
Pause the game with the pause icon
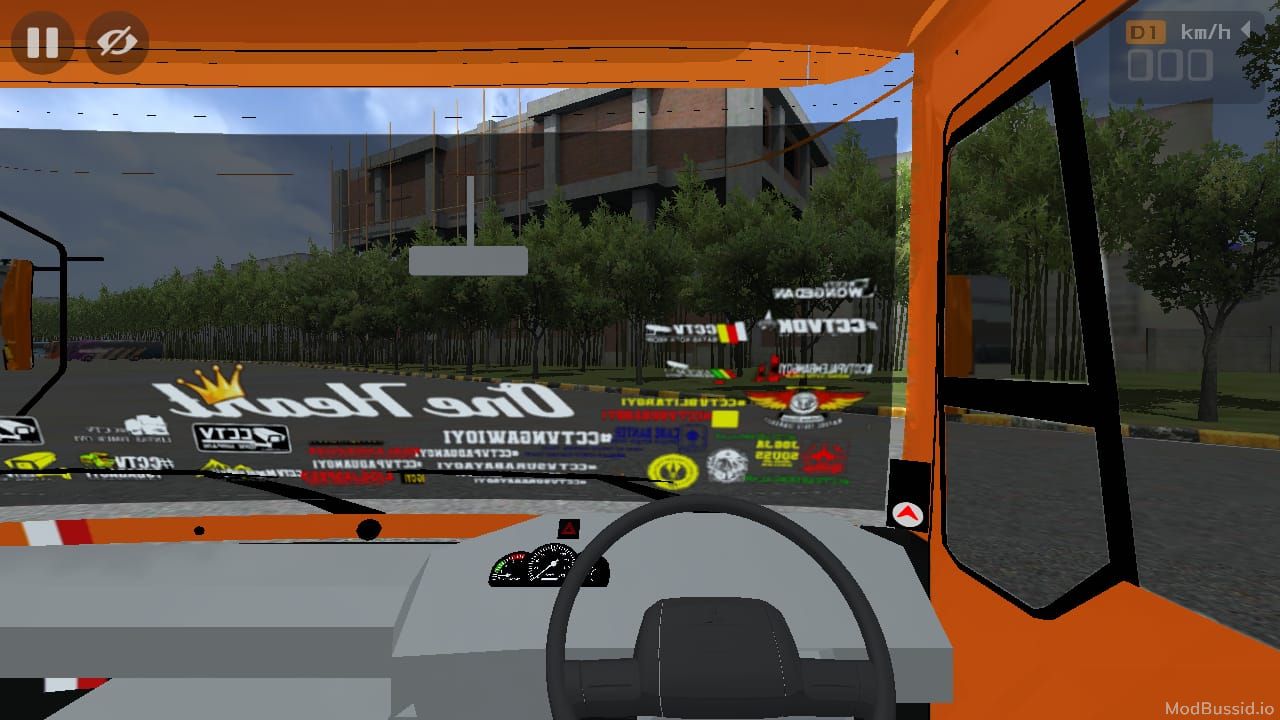click(x=42, y=42)
